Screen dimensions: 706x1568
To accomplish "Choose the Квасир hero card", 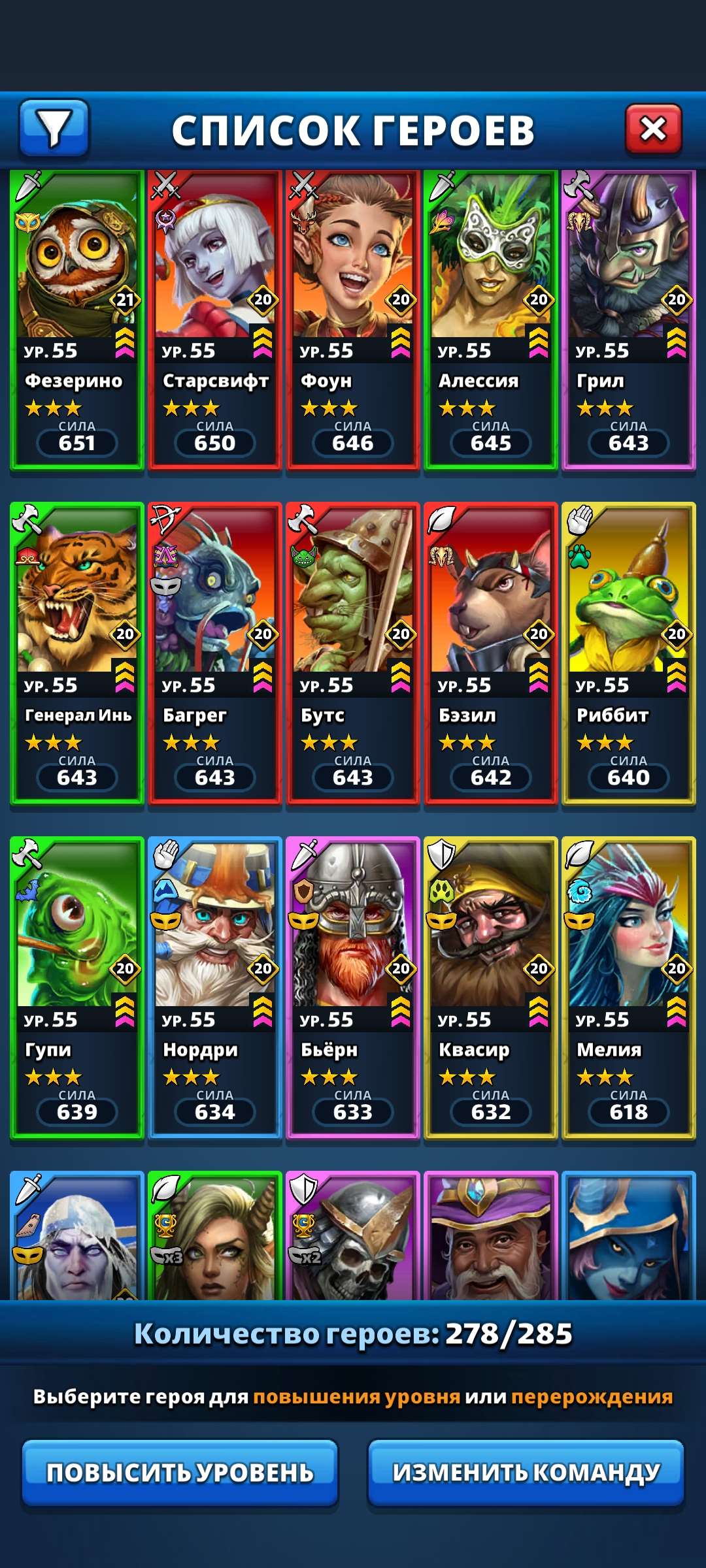I will [491, 988].
